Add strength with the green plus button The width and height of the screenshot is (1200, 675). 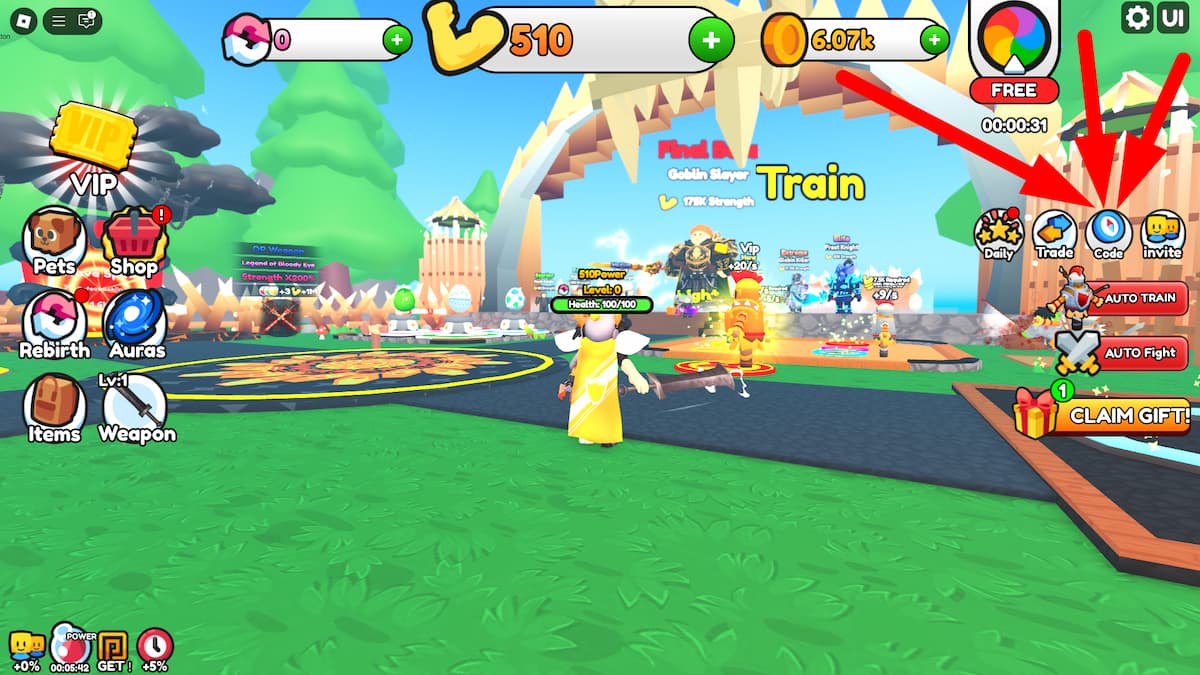click(x=710, y=40)
